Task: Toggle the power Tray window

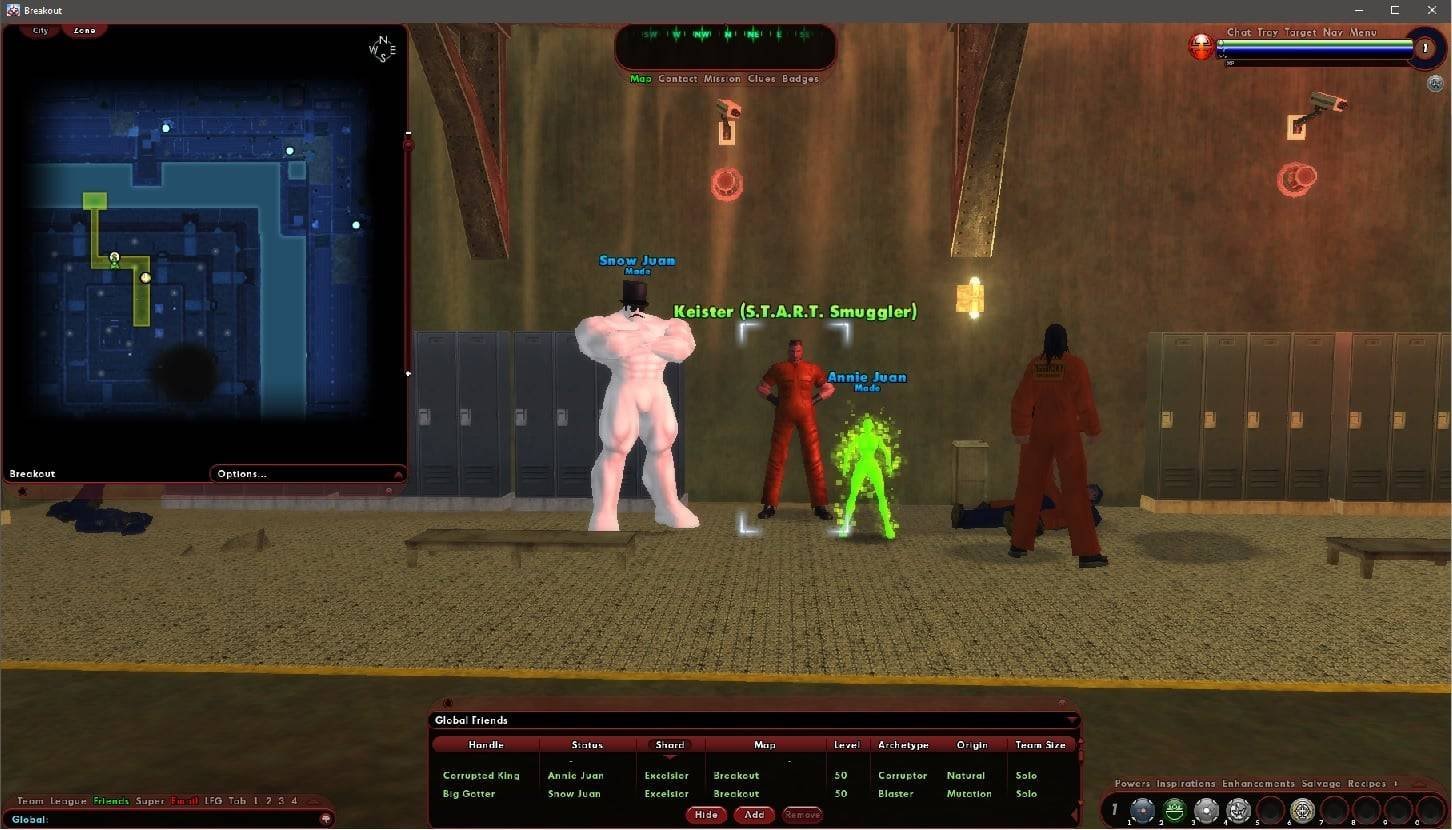Action: pyautogui.click(x=1267, y=33)
